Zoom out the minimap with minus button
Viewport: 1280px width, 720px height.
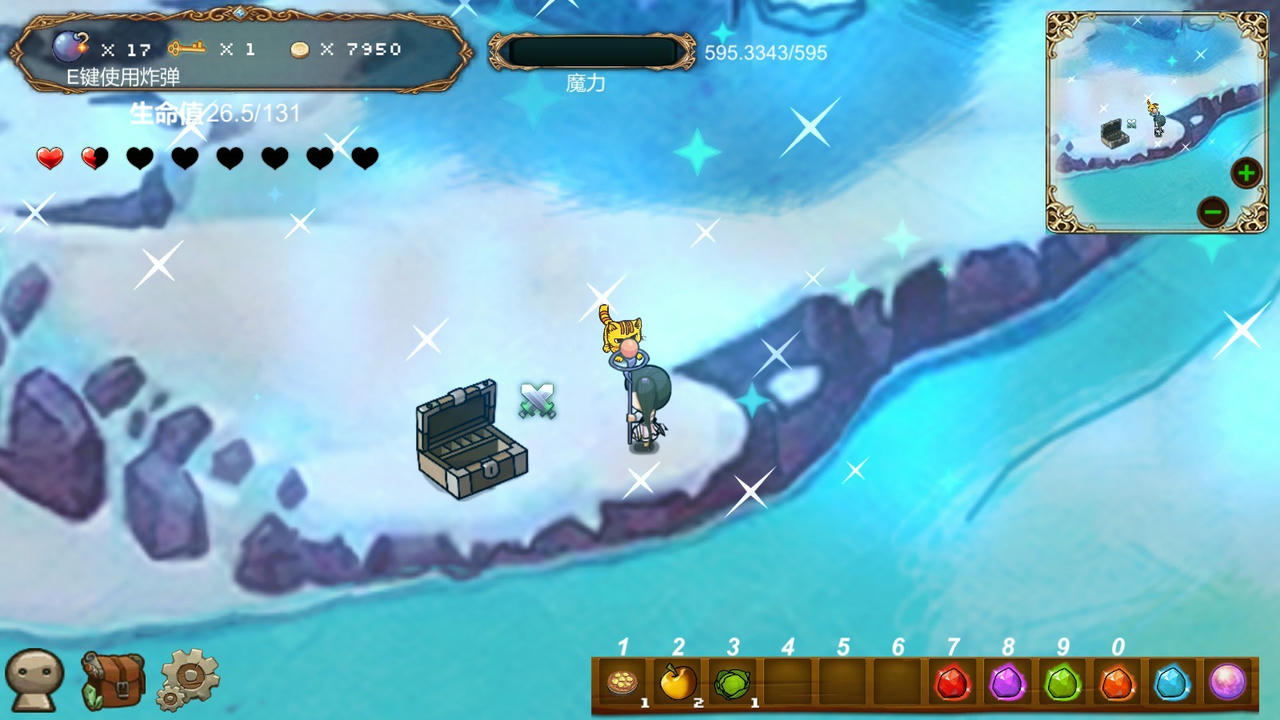[1213, 211]
